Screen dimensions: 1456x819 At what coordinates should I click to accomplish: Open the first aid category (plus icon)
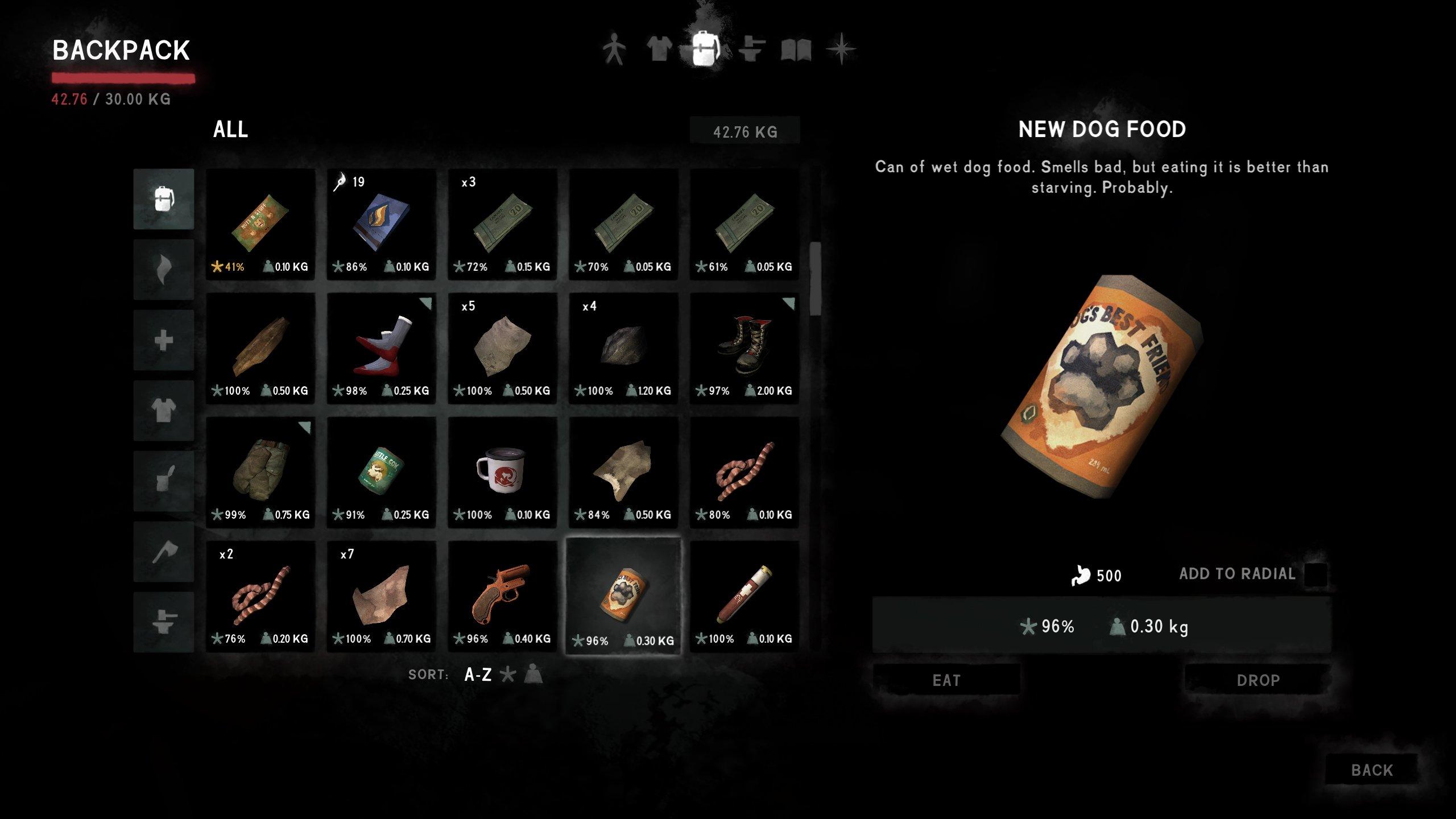coord(163,342)
